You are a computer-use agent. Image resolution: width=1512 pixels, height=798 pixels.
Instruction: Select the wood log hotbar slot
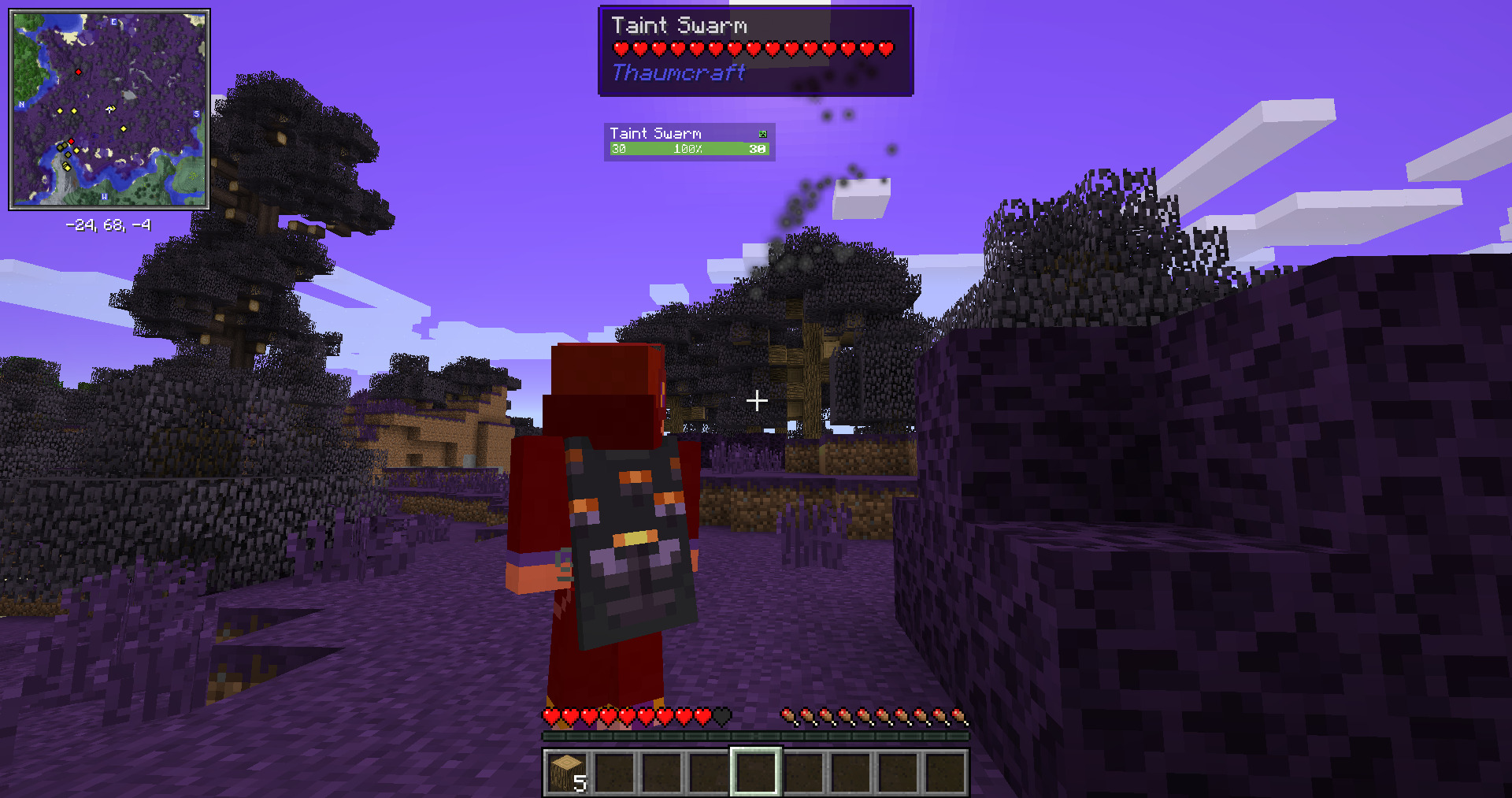click(567, 772)
